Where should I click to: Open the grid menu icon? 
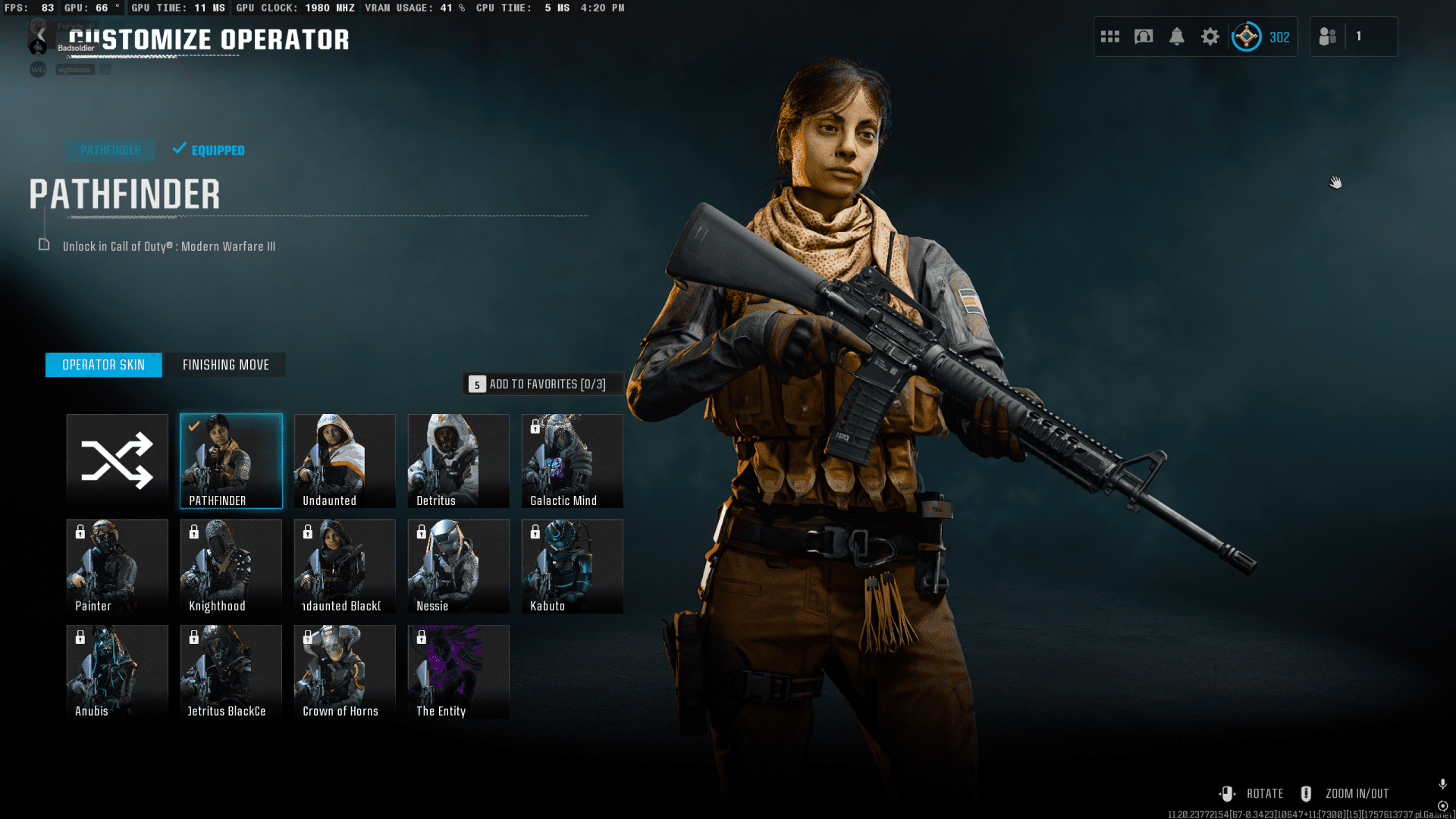pos(1110,36)
